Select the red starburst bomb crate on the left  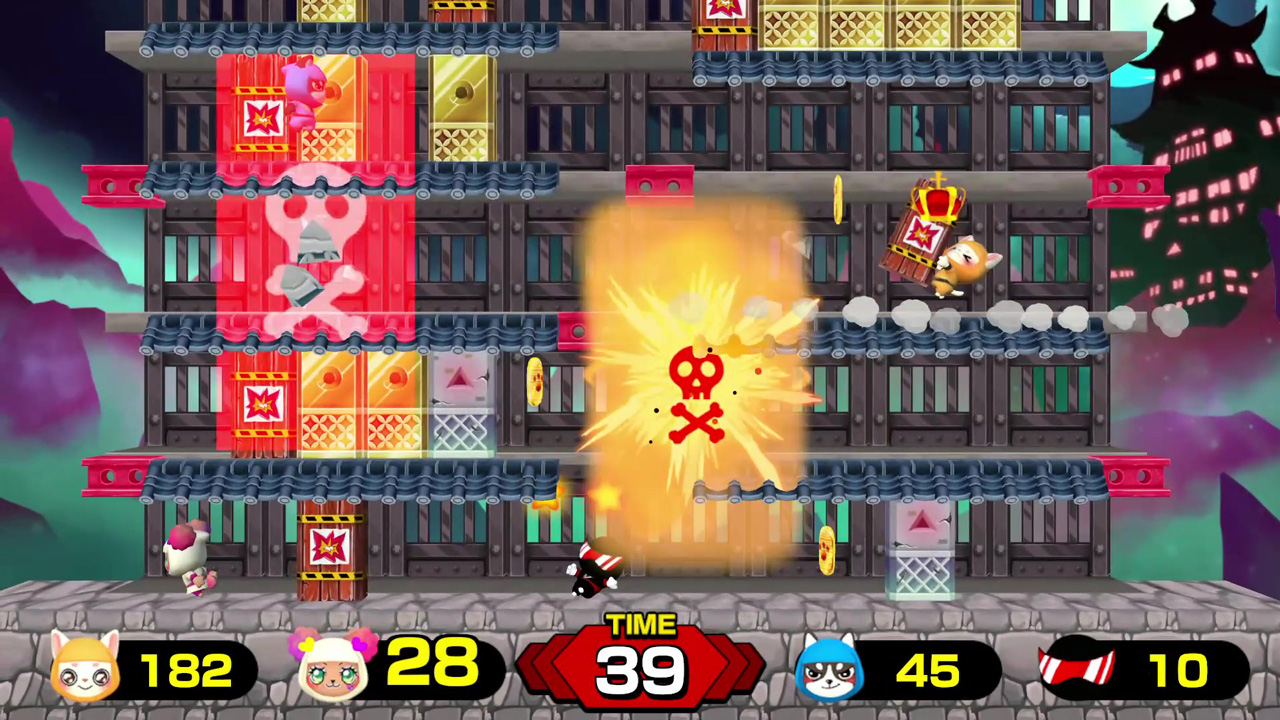pyautogui.click(x=262, y=403)
